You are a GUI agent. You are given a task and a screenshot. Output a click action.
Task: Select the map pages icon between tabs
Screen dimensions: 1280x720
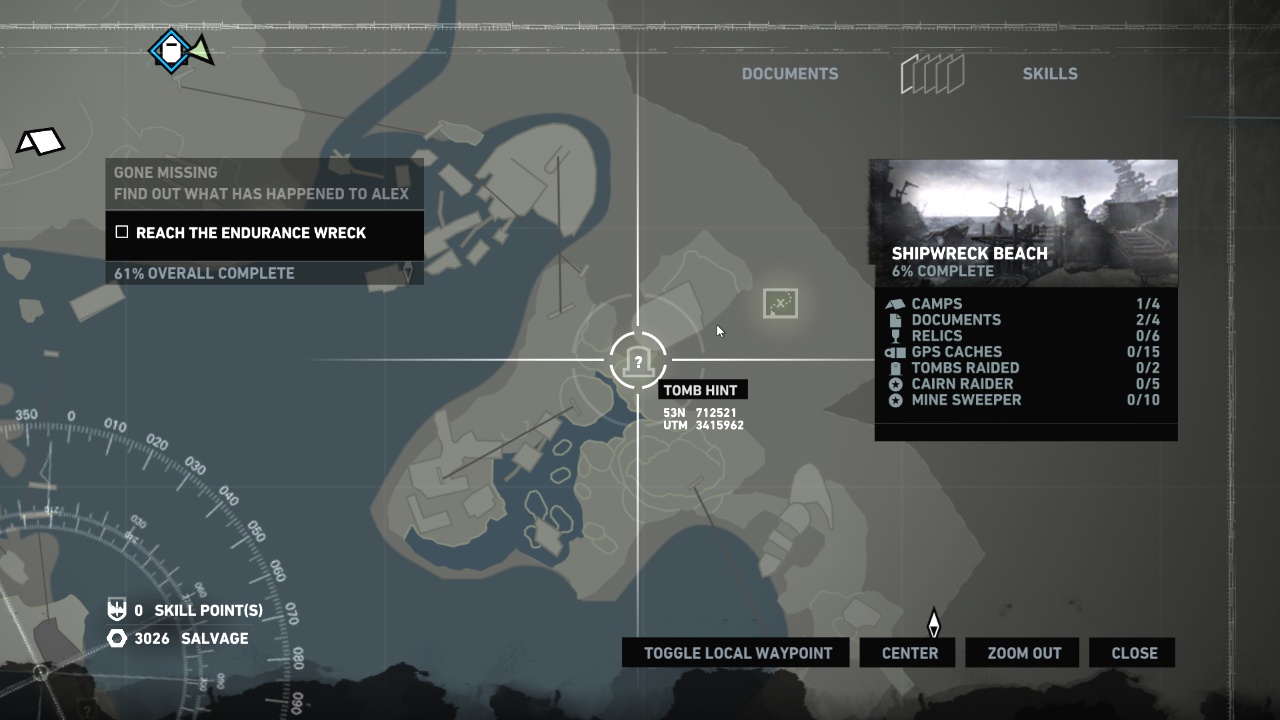click(932, 74)
